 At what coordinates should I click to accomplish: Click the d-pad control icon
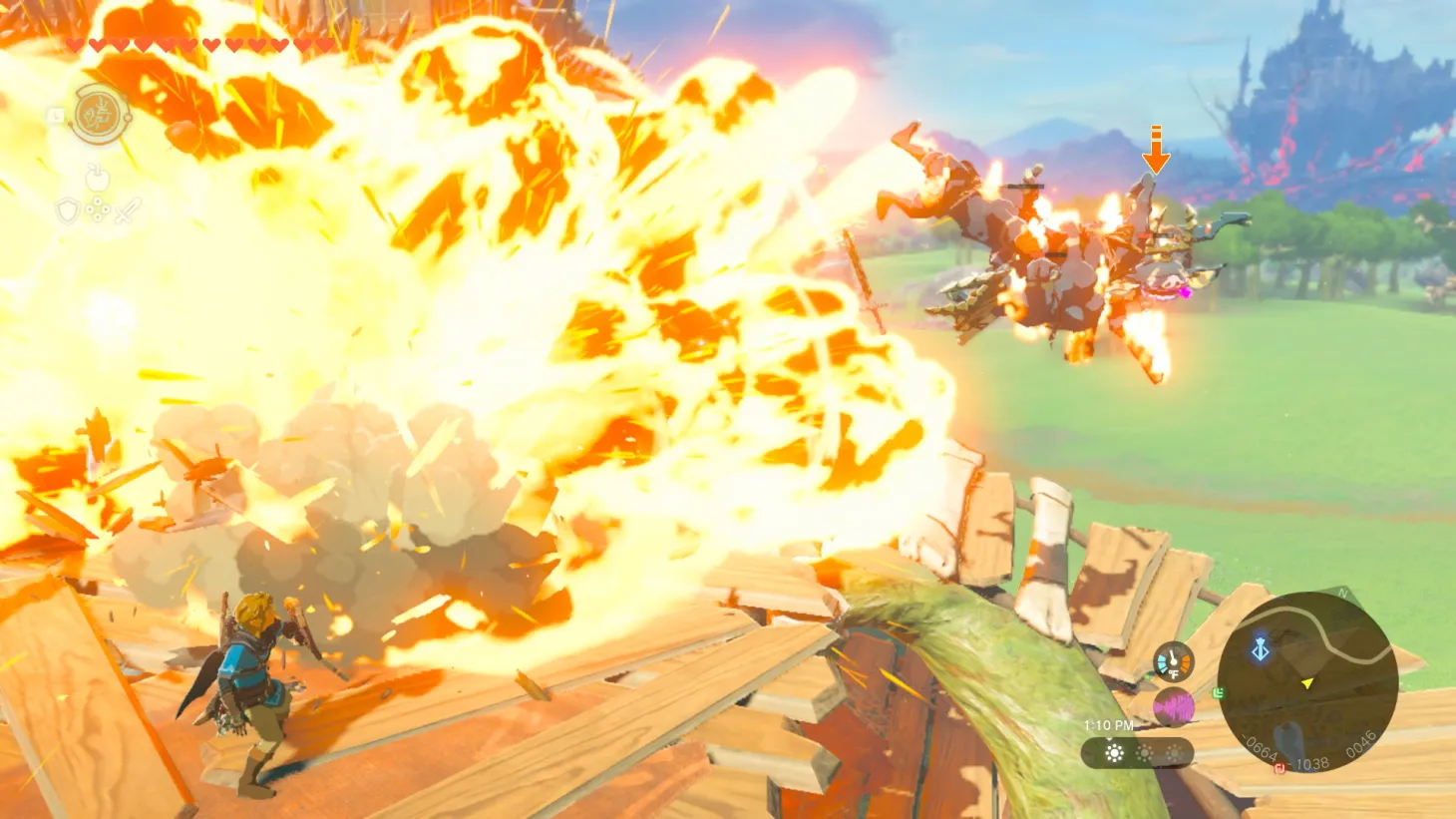pyautogui.click(x=98, y=208)
